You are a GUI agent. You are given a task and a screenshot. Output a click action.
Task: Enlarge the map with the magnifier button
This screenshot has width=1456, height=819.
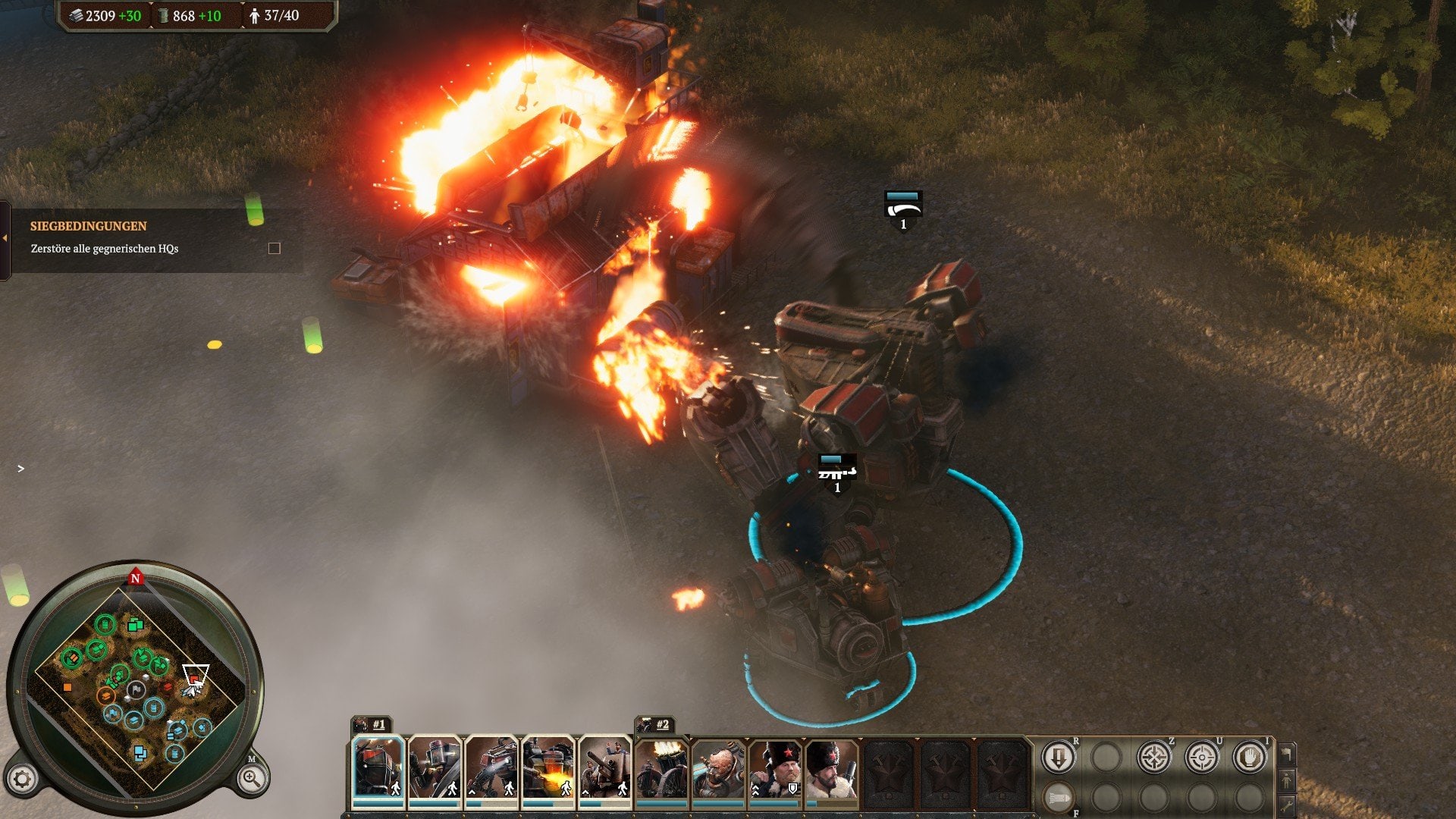251,778
